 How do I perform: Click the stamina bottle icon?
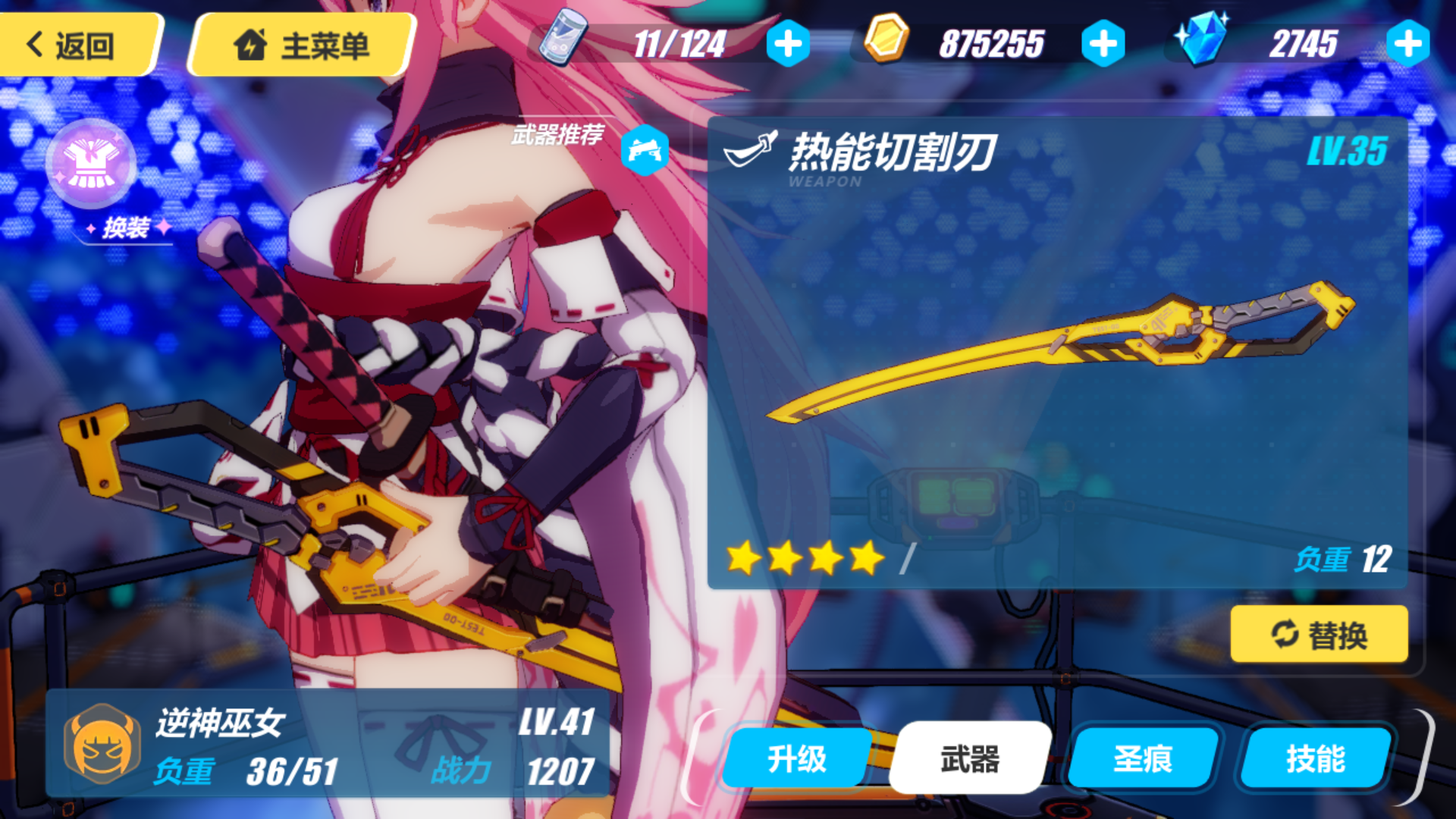(564, 36)
